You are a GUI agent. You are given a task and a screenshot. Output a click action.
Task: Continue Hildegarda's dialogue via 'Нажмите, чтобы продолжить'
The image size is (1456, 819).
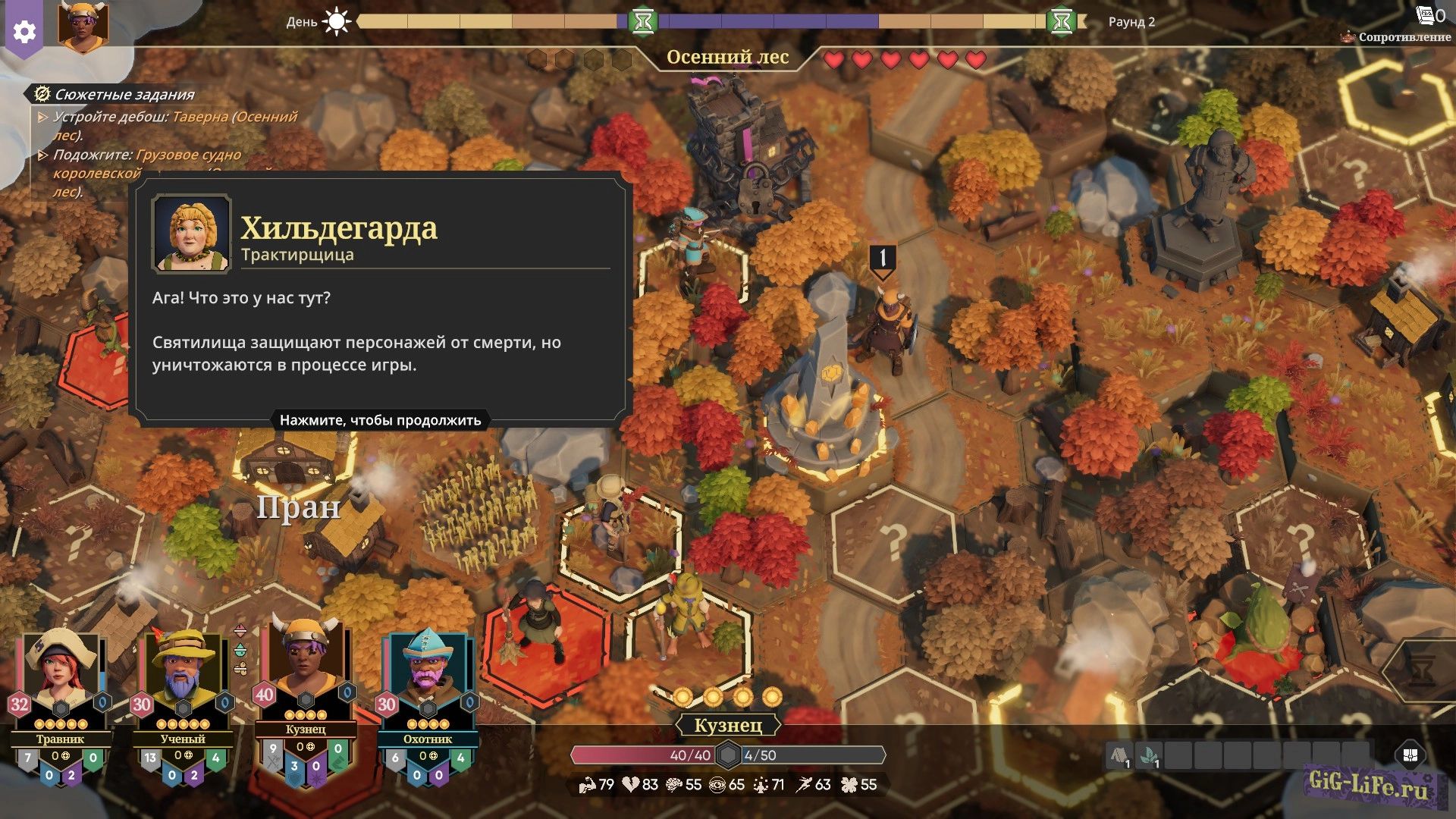[380, 420]
